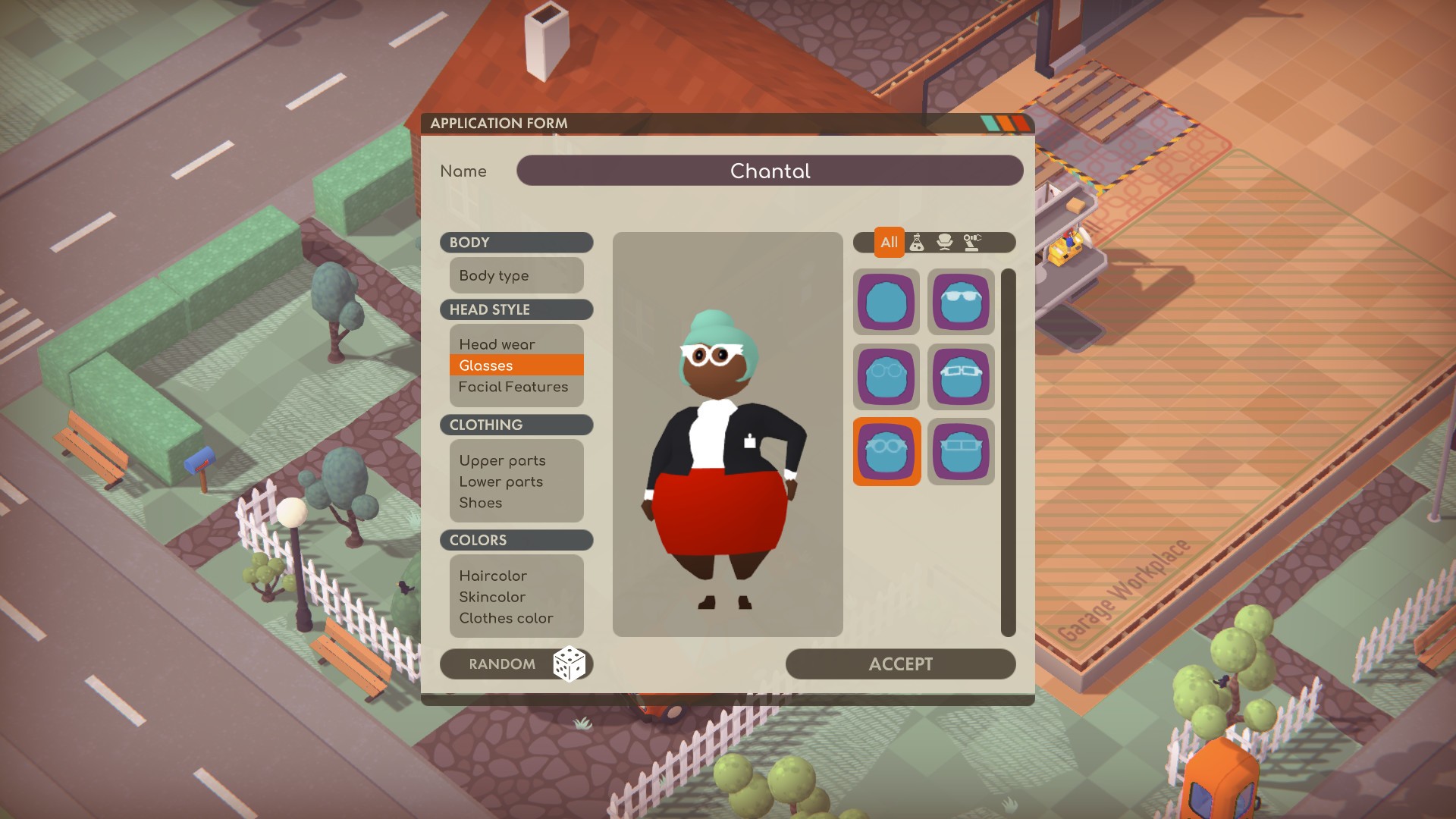
Task: Toggle the All filter for glasses
Action: point(888,243)
